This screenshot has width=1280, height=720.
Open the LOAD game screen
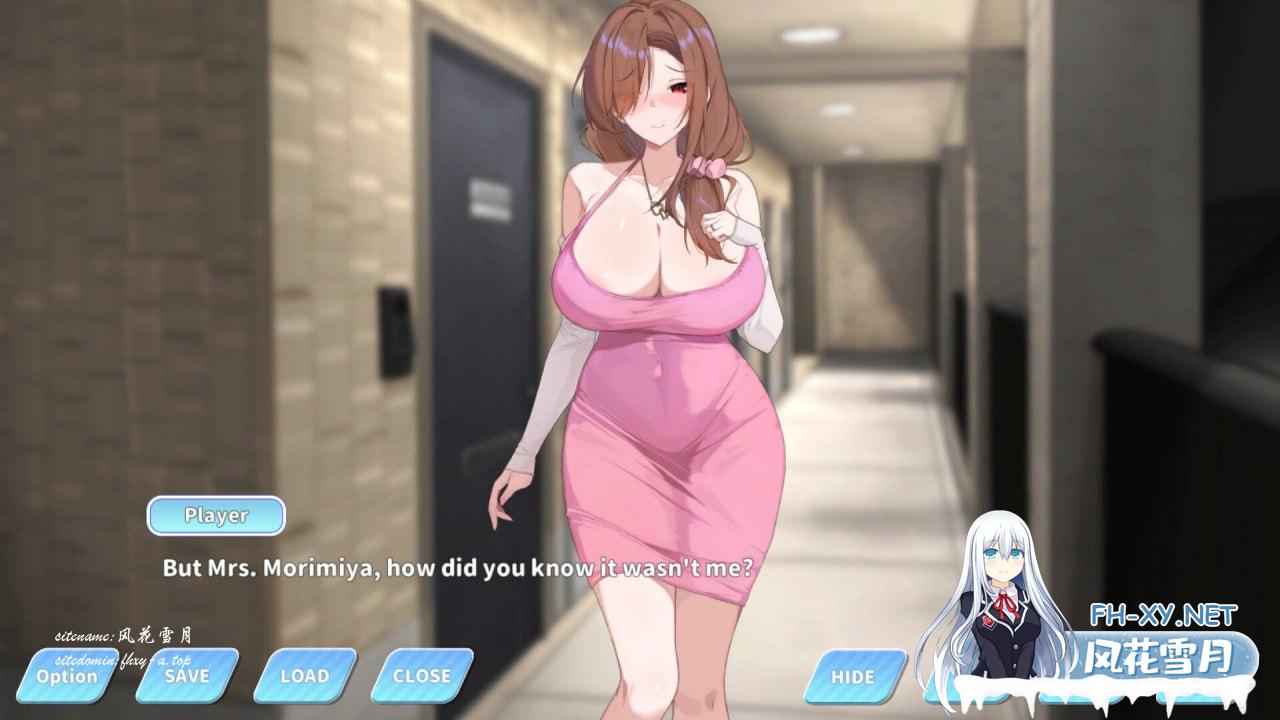pyautogui.click(x=305, y=676)
